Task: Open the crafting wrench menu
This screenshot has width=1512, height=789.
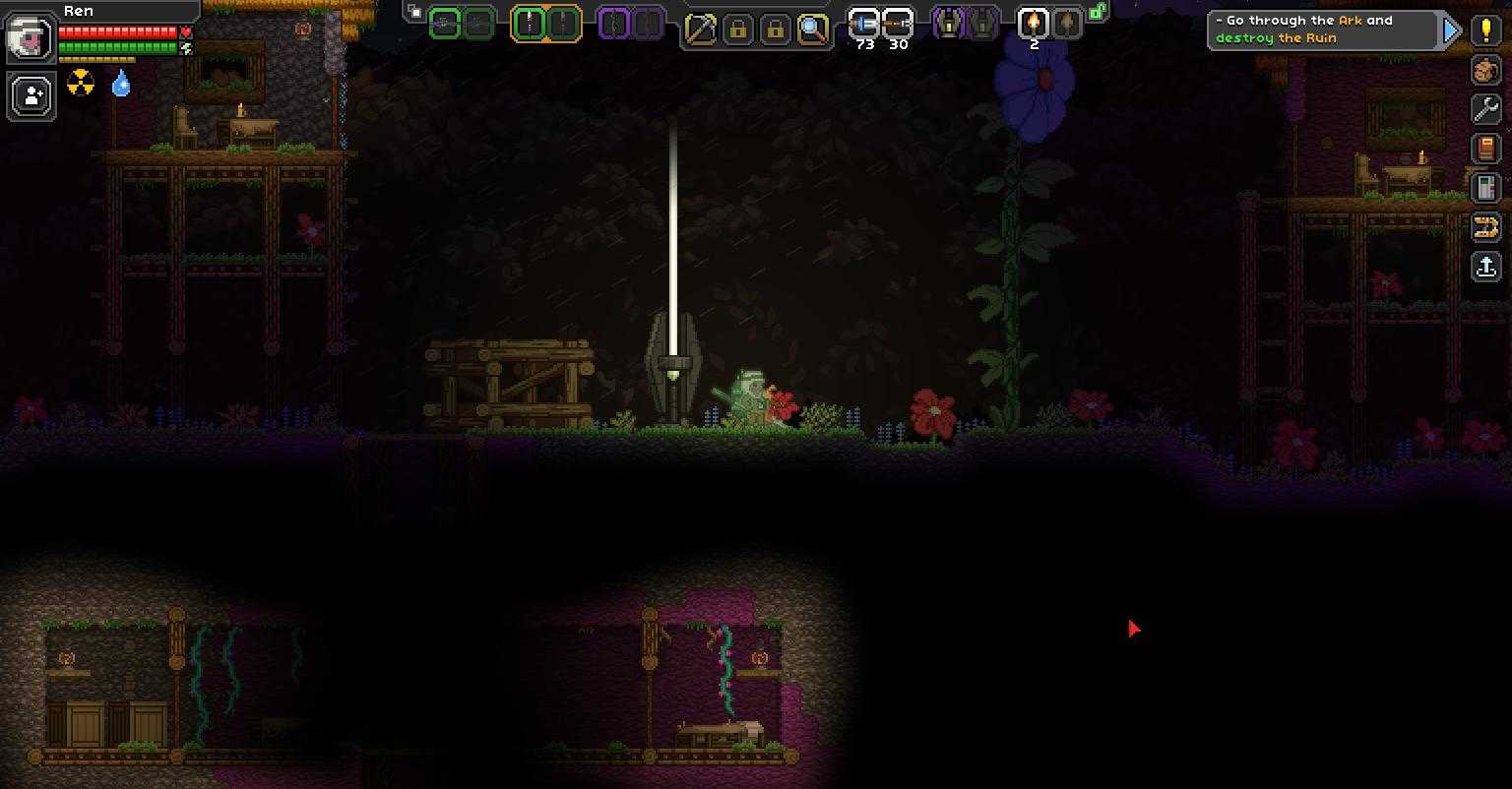Action: tap(1486, 109)
